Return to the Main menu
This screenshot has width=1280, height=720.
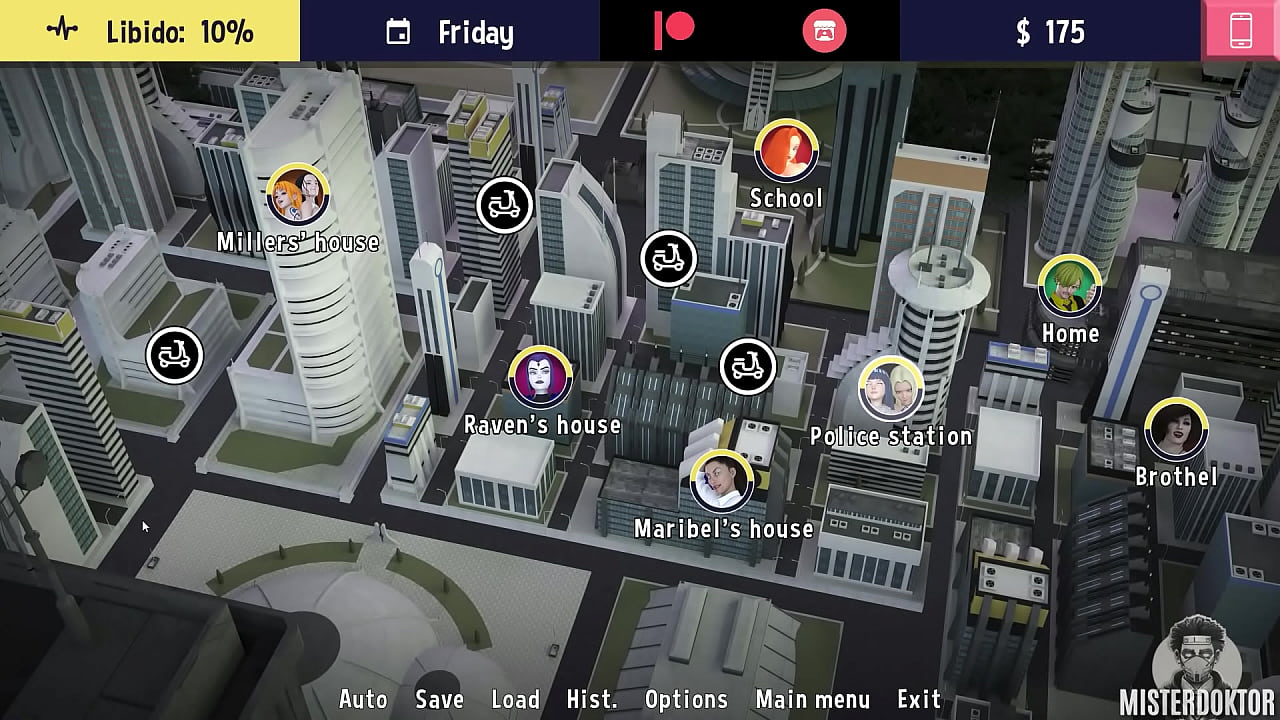(813, 699)
